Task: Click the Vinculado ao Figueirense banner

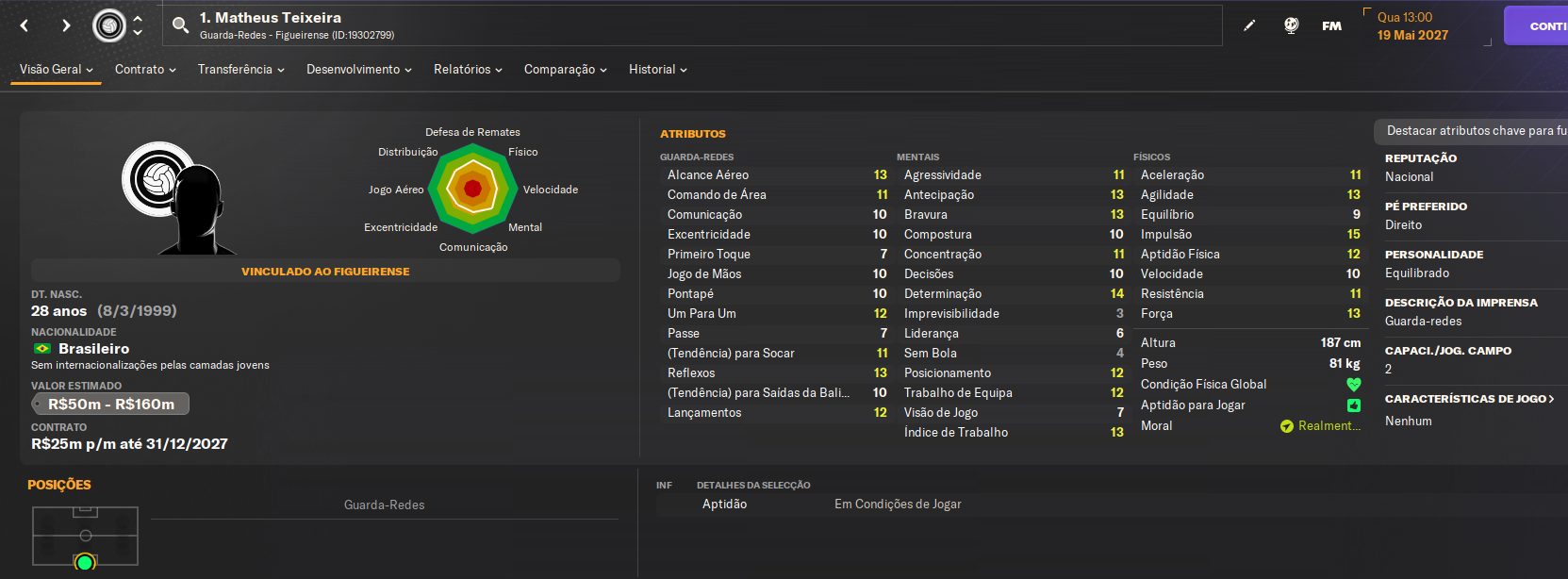Action: pyautogui.click(x=325, y=272)
